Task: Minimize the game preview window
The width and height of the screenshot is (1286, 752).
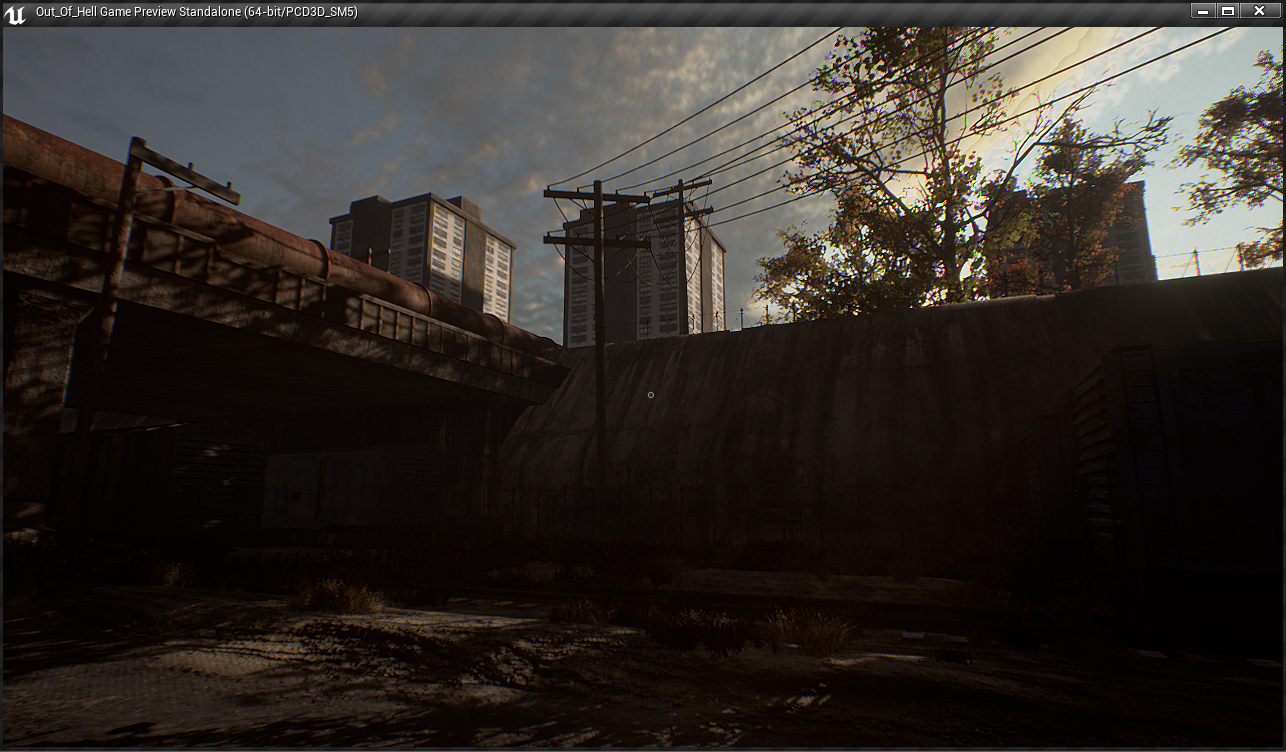Action: [x=1203, y=11]
